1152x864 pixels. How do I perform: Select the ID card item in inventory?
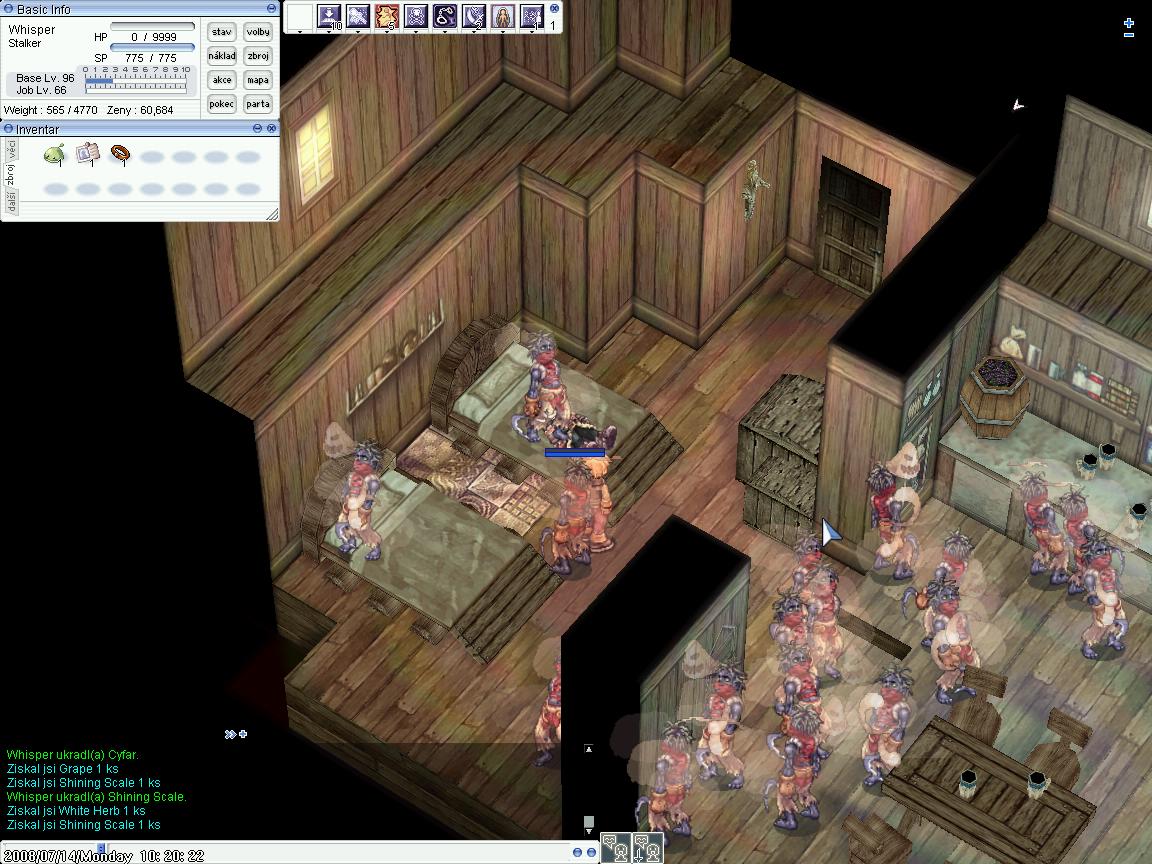pos(87,154)
